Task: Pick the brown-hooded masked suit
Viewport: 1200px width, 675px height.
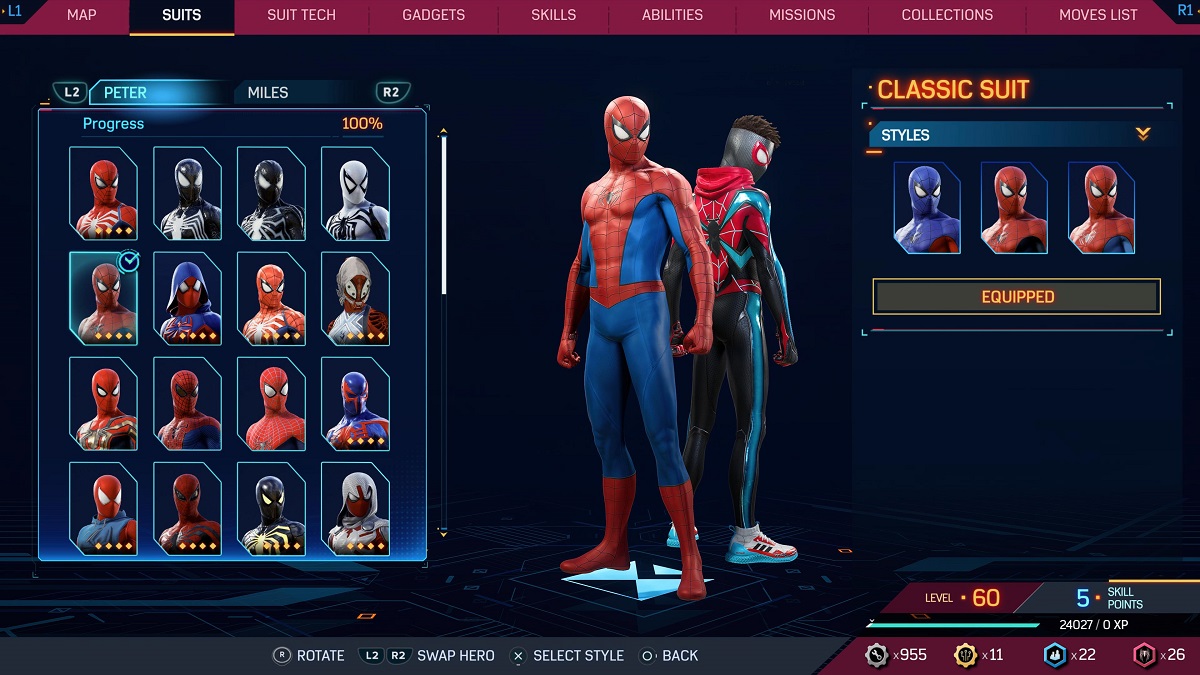Action: [355, 298]
